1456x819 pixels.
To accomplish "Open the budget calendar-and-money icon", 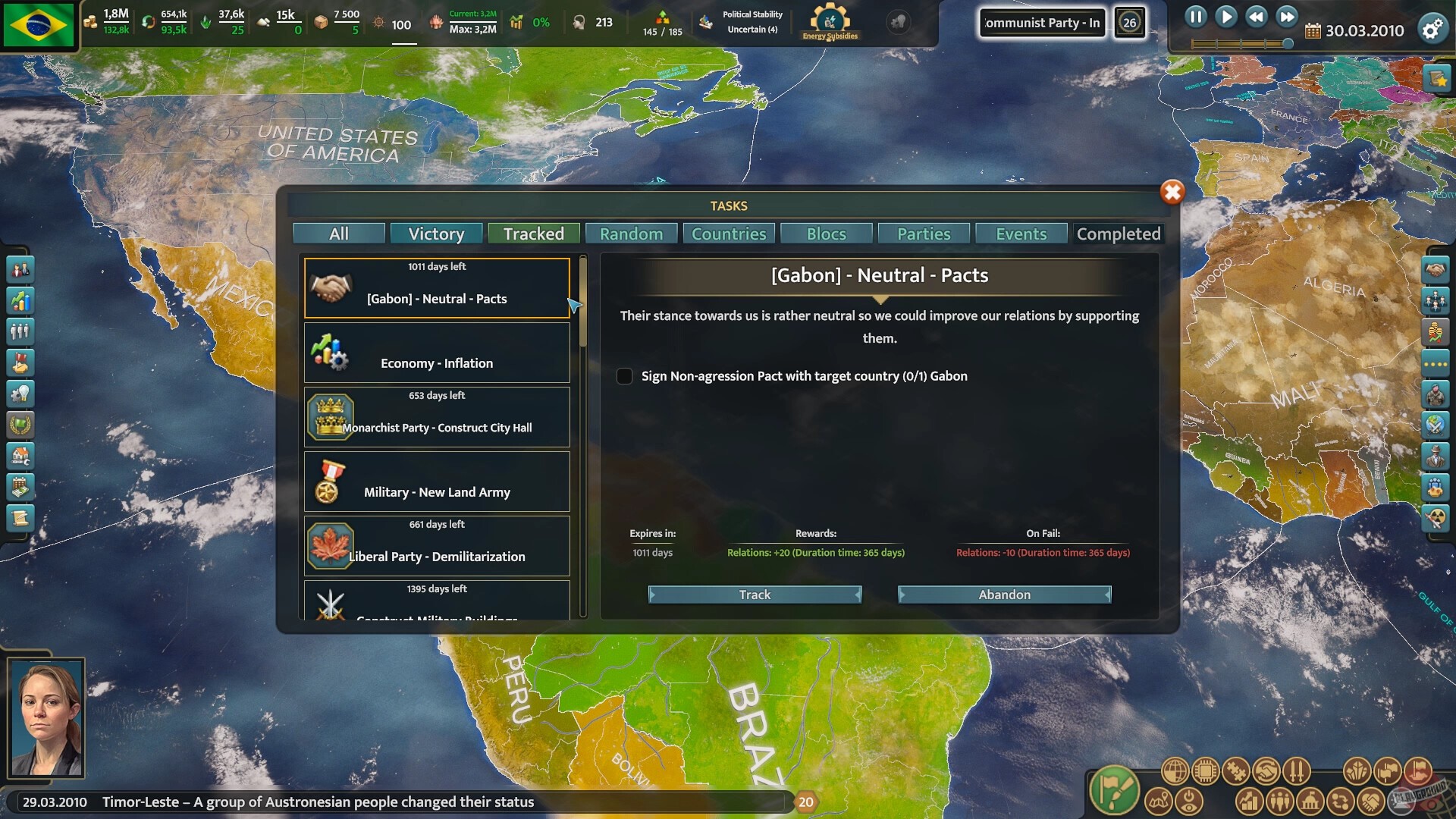I will 20,485.
